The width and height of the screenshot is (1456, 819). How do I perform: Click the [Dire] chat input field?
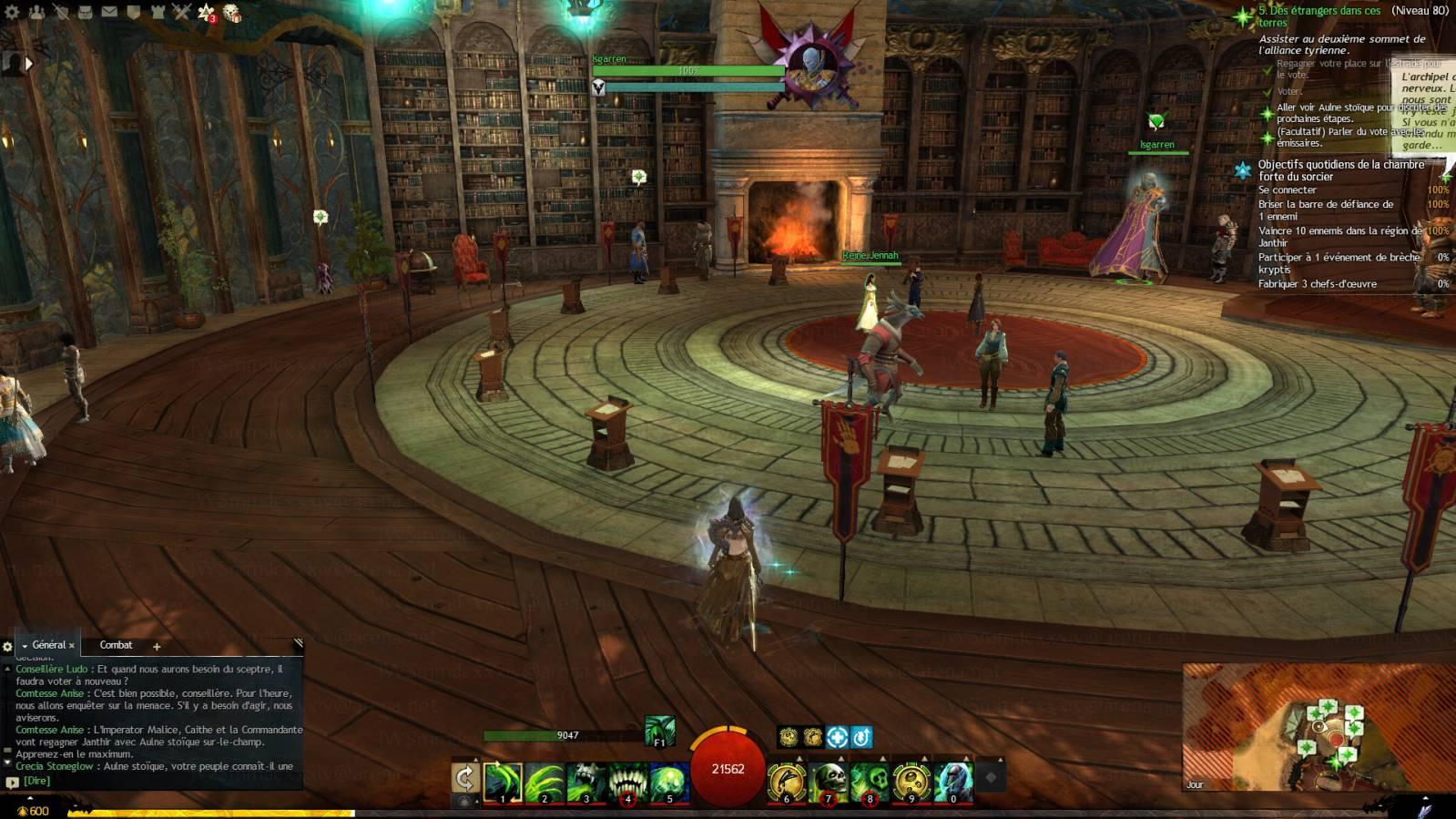coord(155,781)
